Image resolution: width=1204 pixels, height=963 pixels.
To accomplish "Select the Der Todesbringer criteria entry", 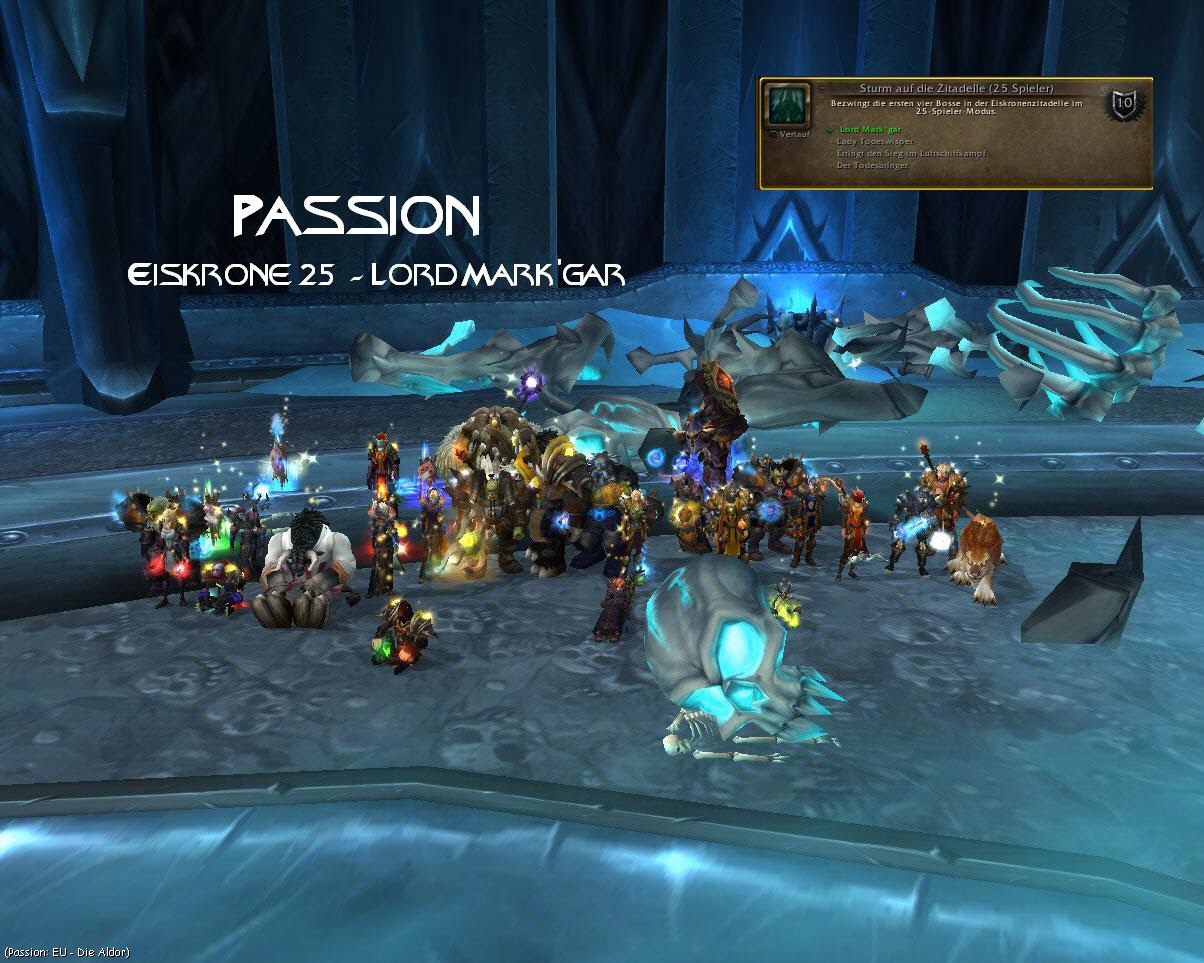I will click(x=868, y=164).
